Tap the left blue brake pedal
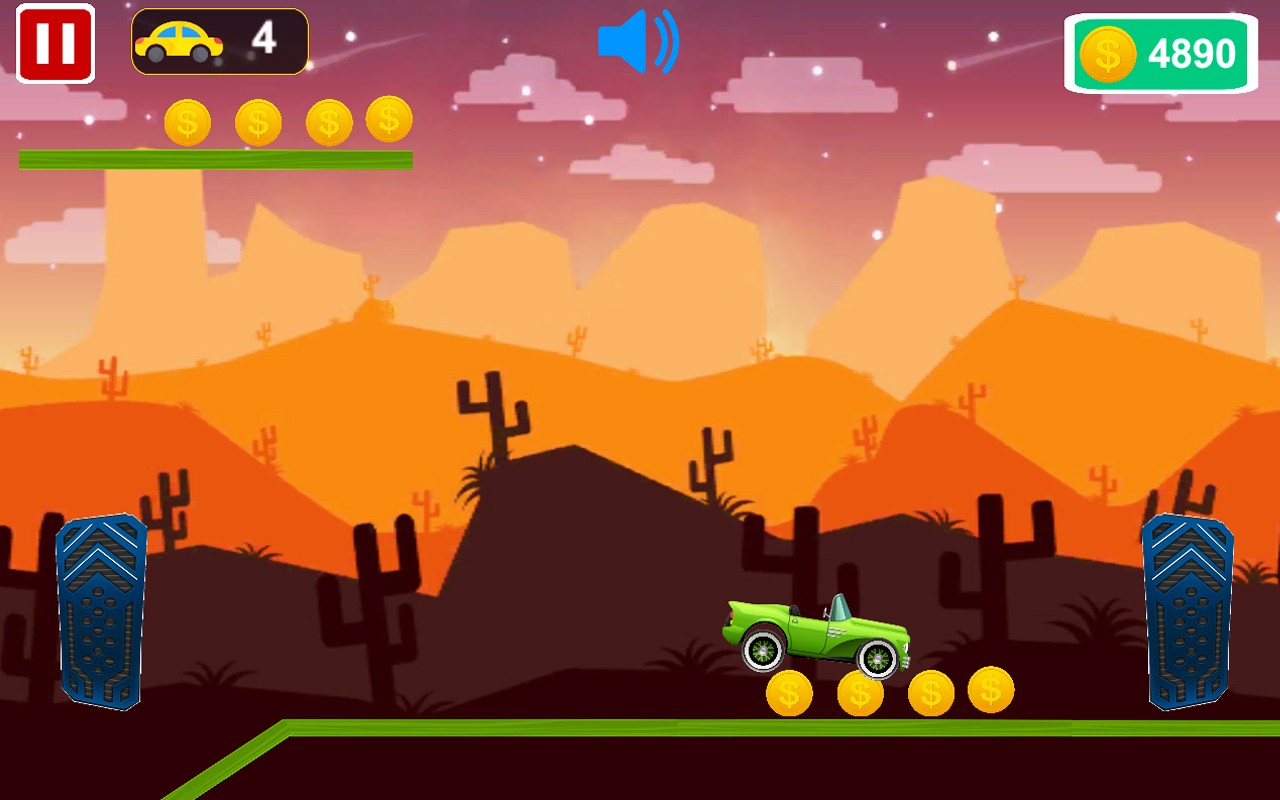This screenshot has width=1280, height=800. (101, 611)
